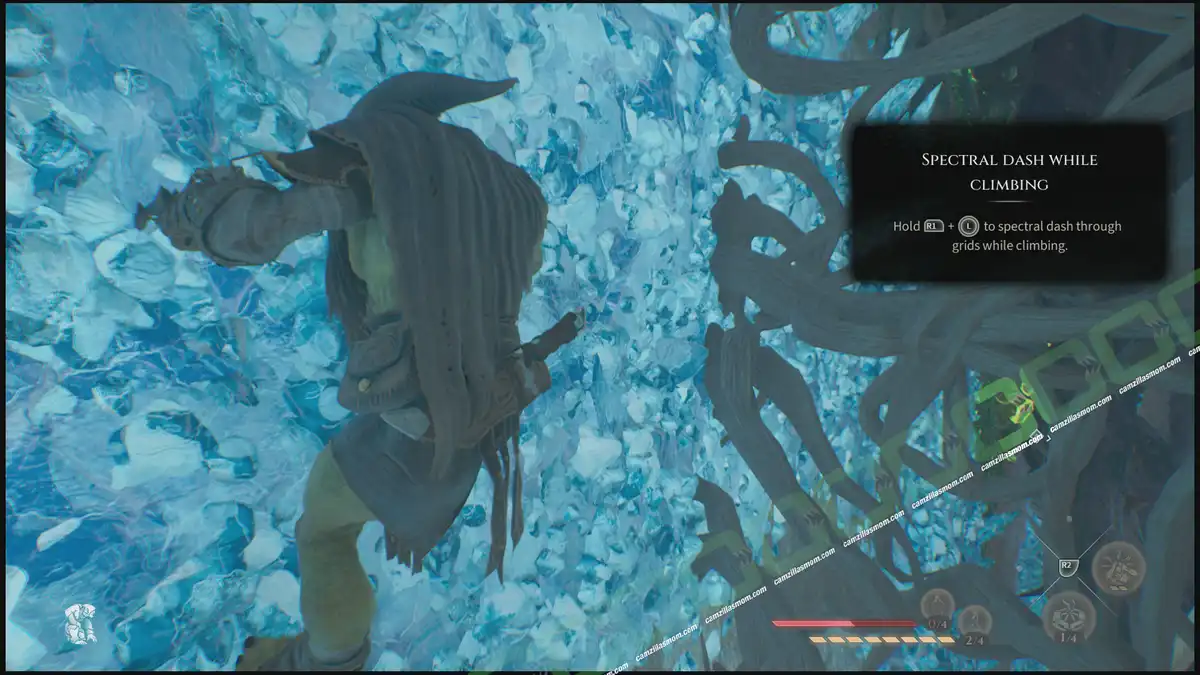
Task: Click the Spectral Dash tutorial popup
Action: pyautogui.click(x=1008, y=203)
